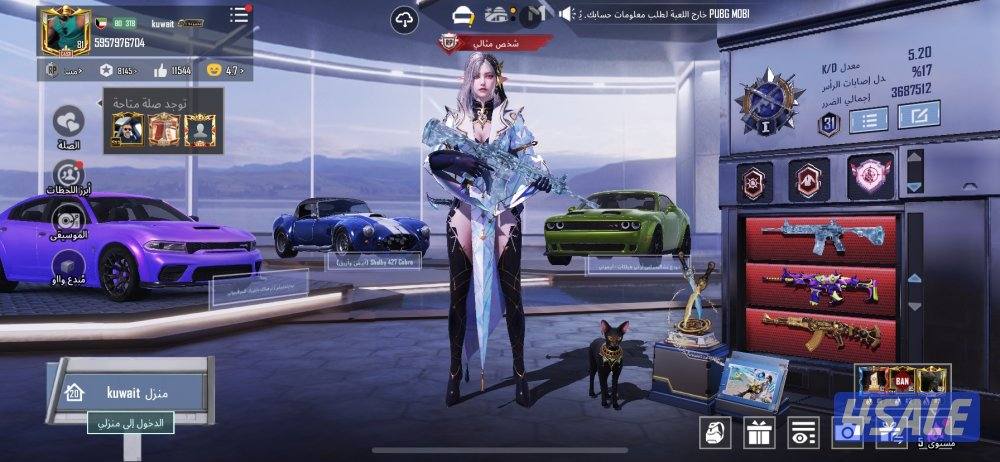This screenshot has height=462, width=1000.
Task: Tap the thumbs-up likes counter
Action: (171, 70)
